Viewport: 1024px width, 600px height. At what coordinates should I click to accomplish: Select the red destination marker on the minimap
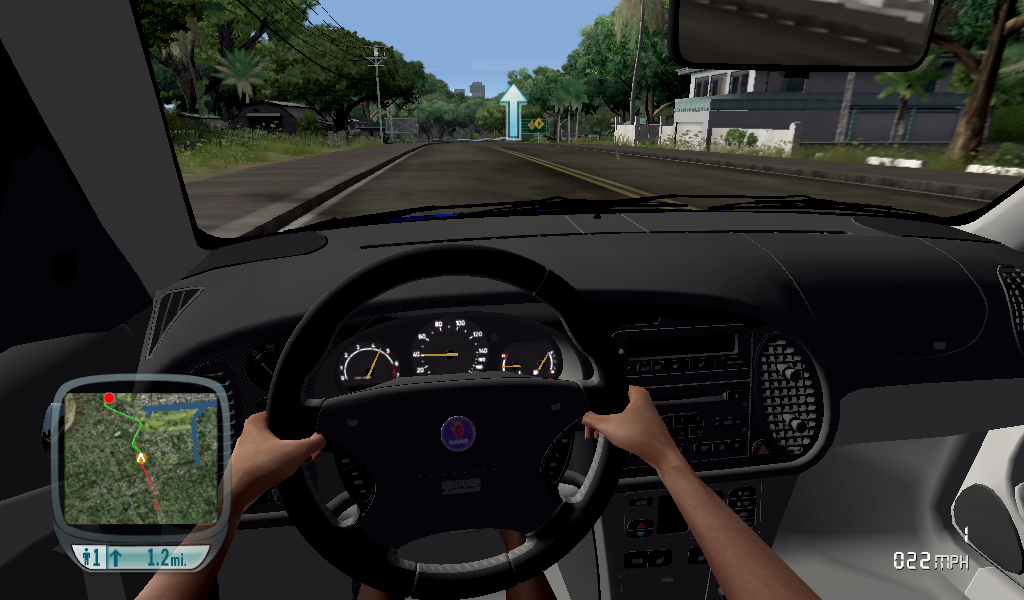coord(109,398)
